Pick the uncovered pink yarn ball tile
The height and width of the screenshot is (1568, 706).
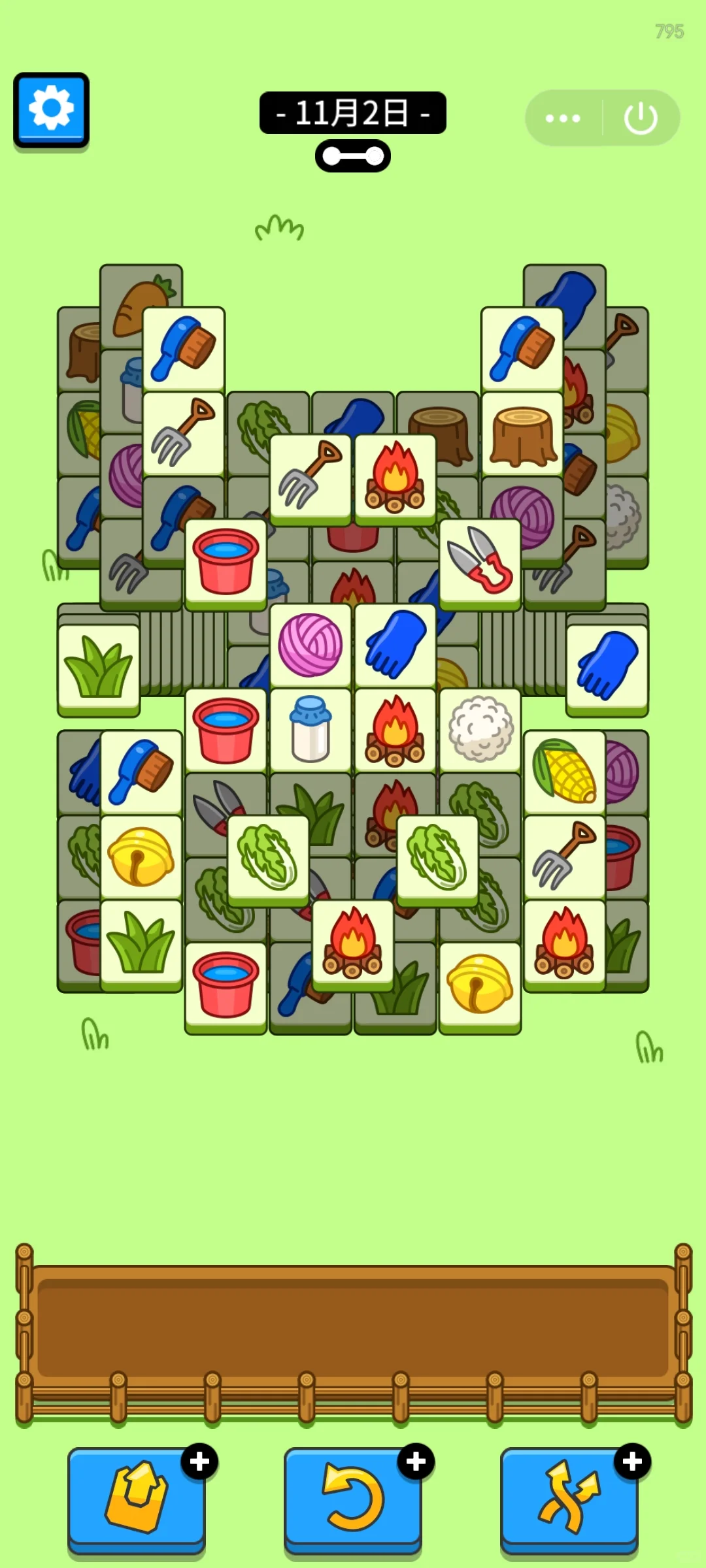coord(311,645)
